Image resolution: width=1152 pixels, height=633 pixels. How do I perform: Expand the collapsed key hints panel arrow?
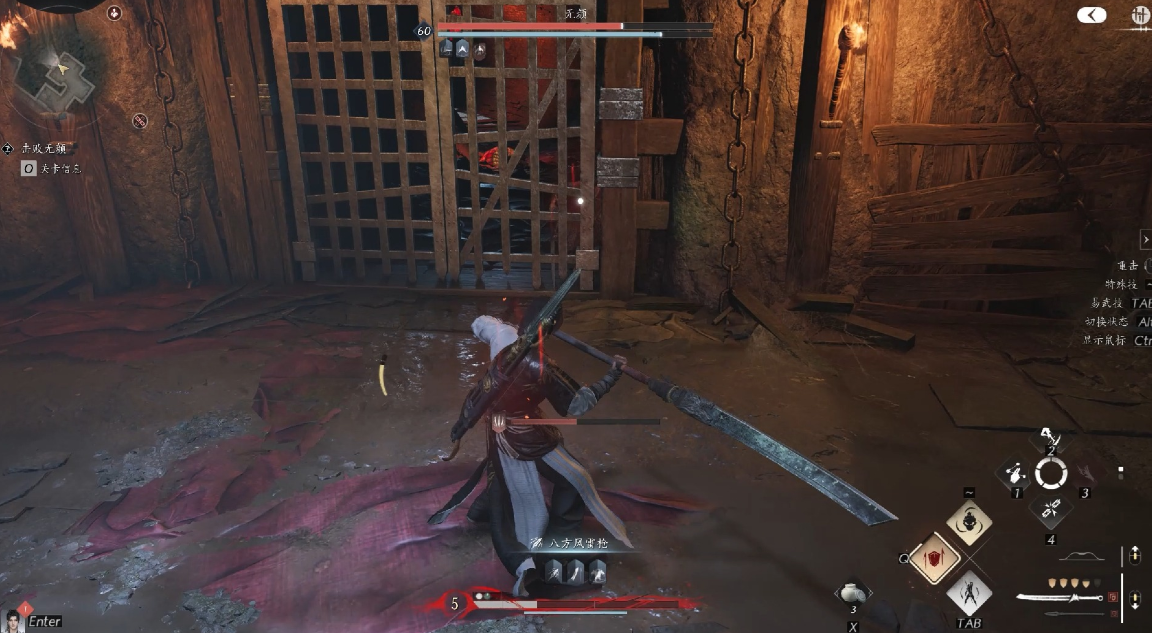coord(1145,240)
